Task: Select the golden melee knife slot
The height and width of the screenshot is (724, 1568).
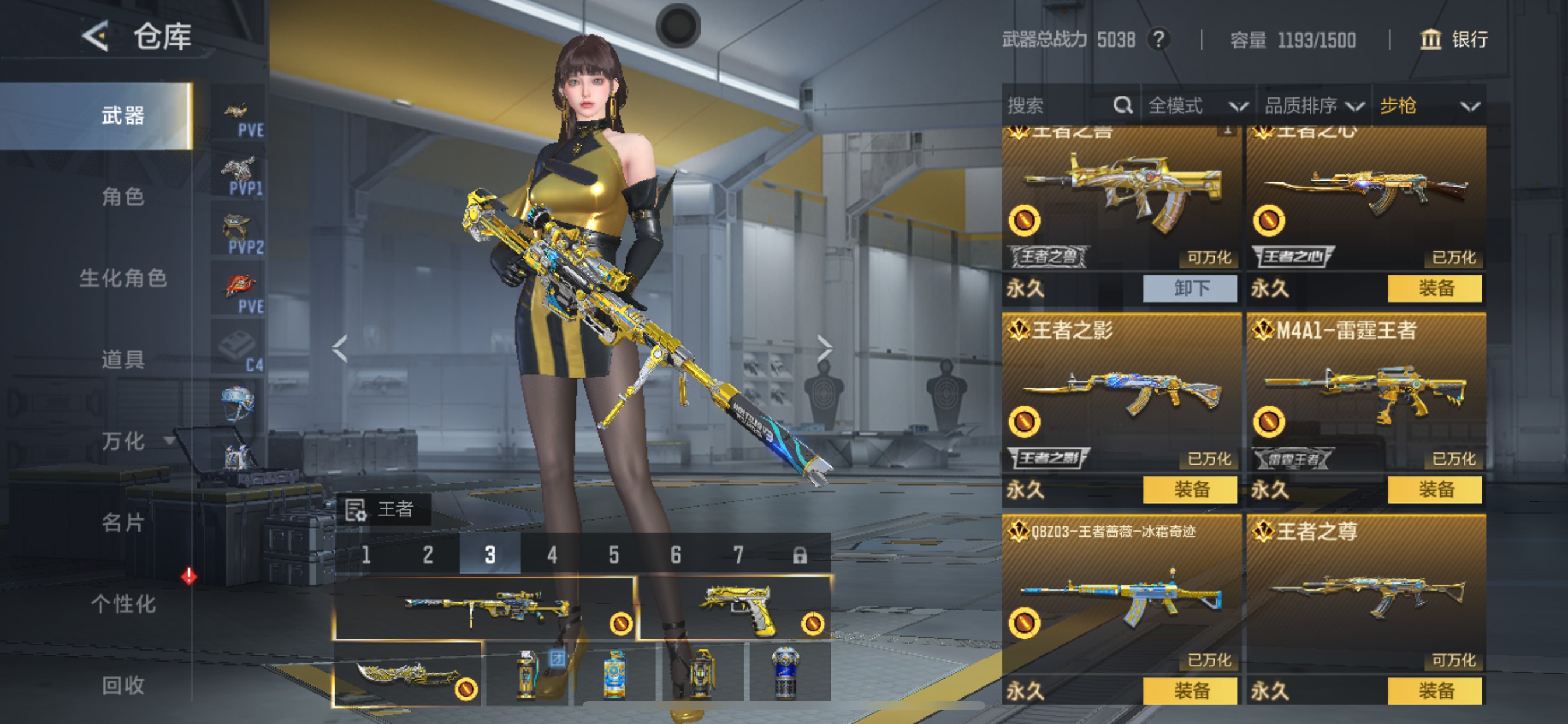Action: click(x=407, y=674)
